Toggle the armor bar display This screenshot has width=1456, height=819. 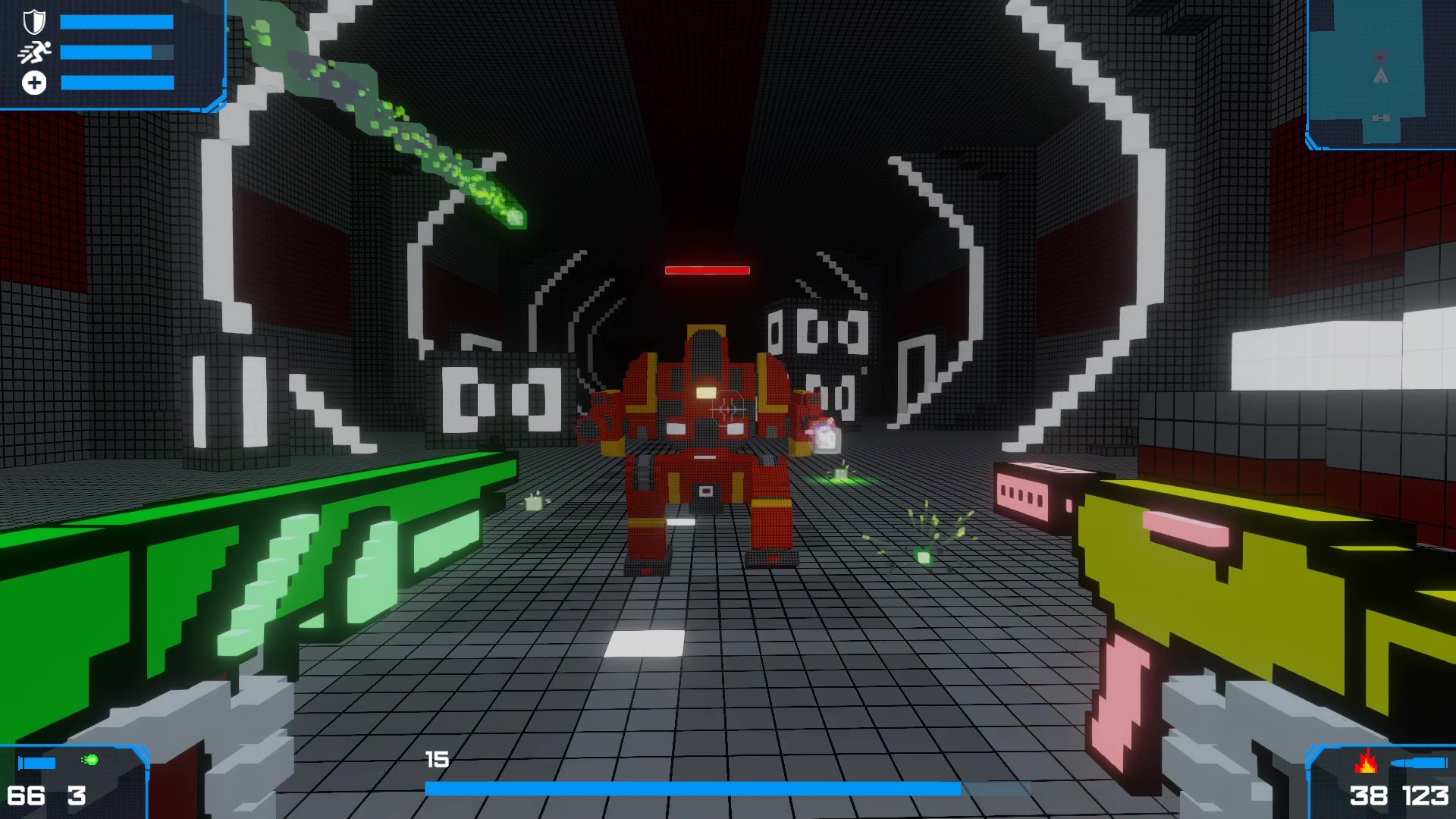(118, 20)
